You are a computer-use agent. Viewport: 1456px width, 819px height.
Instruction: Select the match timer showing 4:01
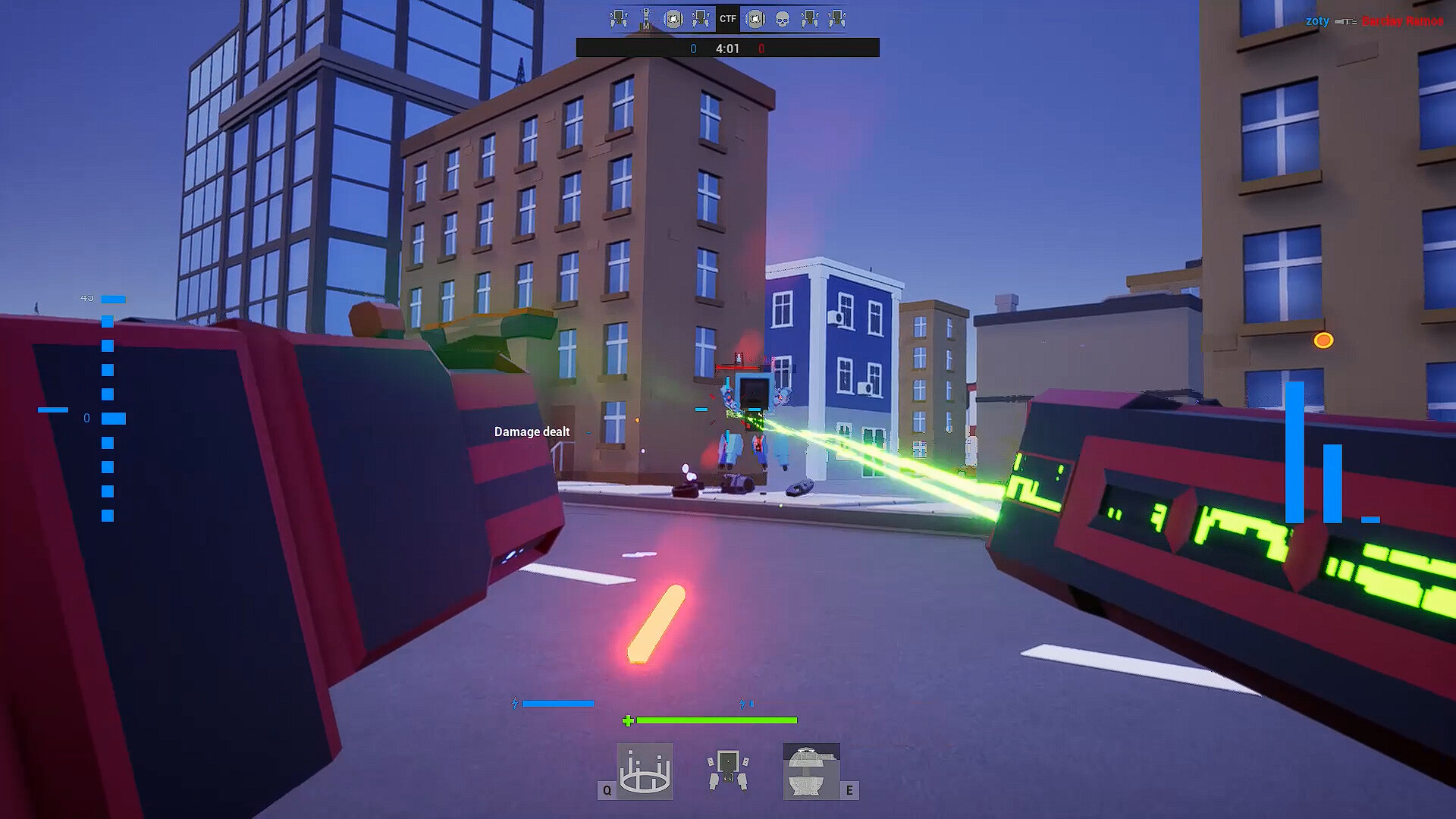point(729,48)
